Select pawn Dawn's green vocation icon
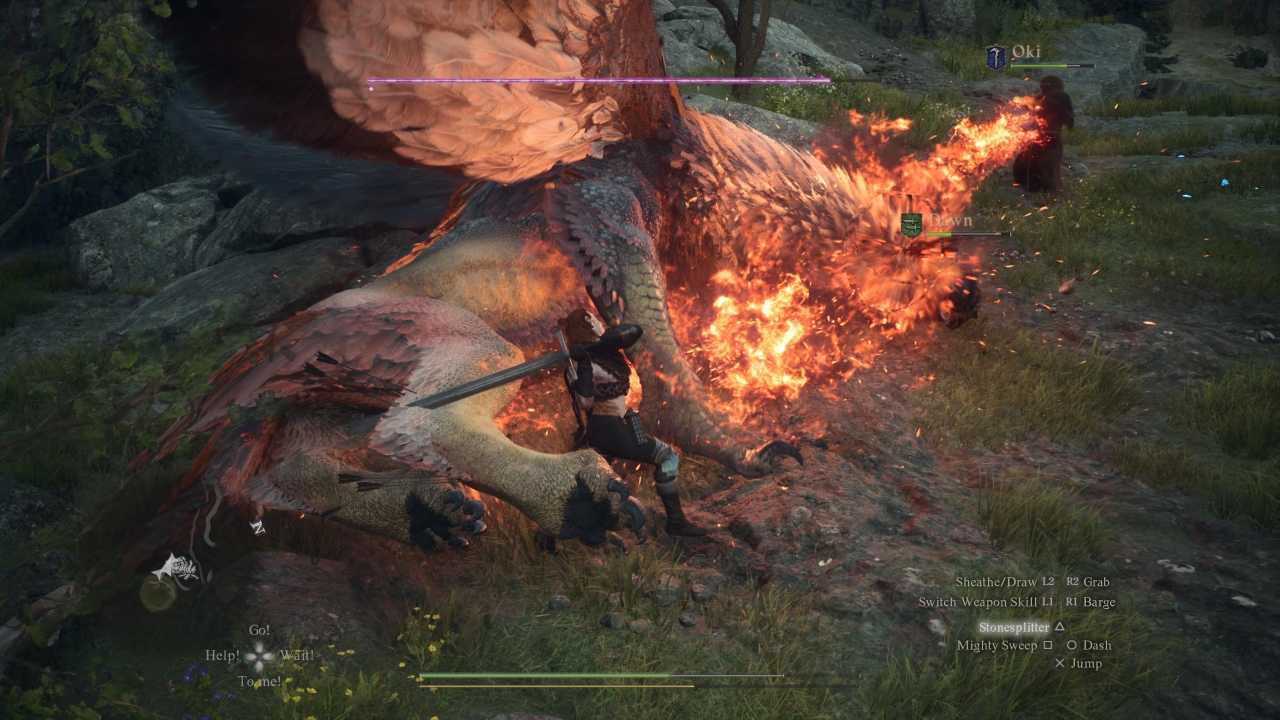This screenshot has width=1280, height=720. pyautogui.click(x=911, y=225)
